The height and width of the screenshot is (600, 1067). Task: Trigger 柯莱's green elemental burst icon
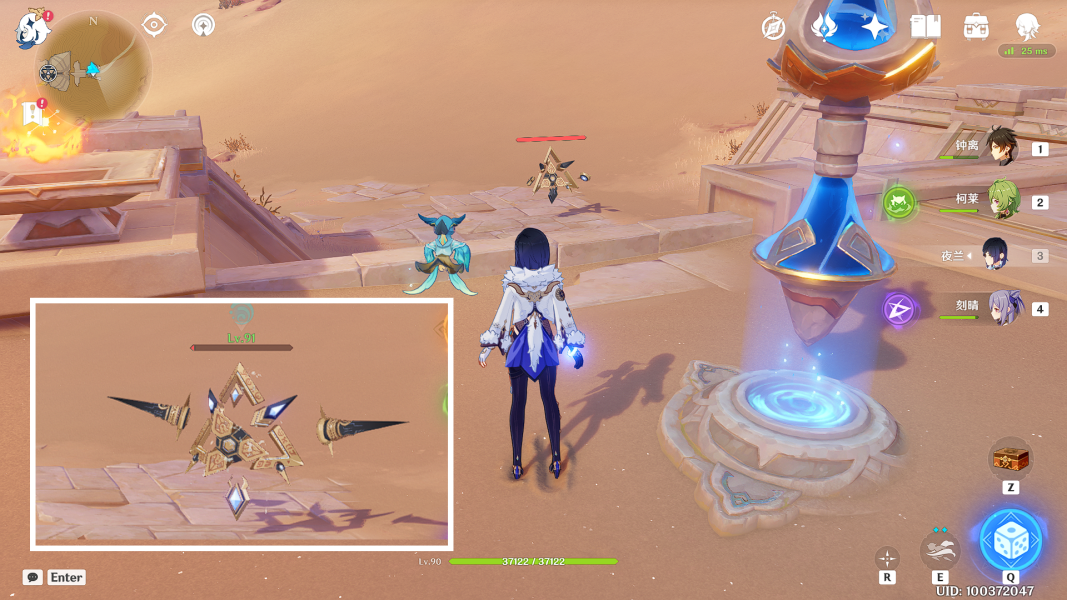coord(899,204)
